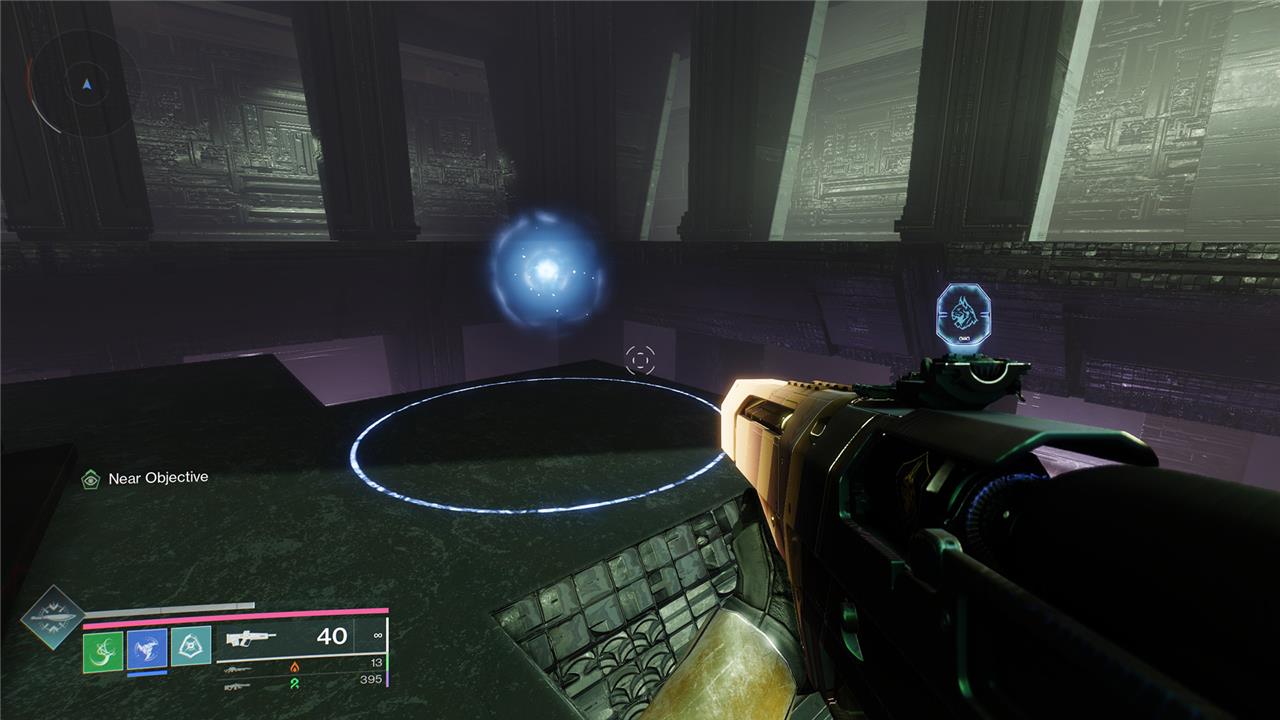Use the green grenade ability icon
The image size is (1280, 720).
102,648
